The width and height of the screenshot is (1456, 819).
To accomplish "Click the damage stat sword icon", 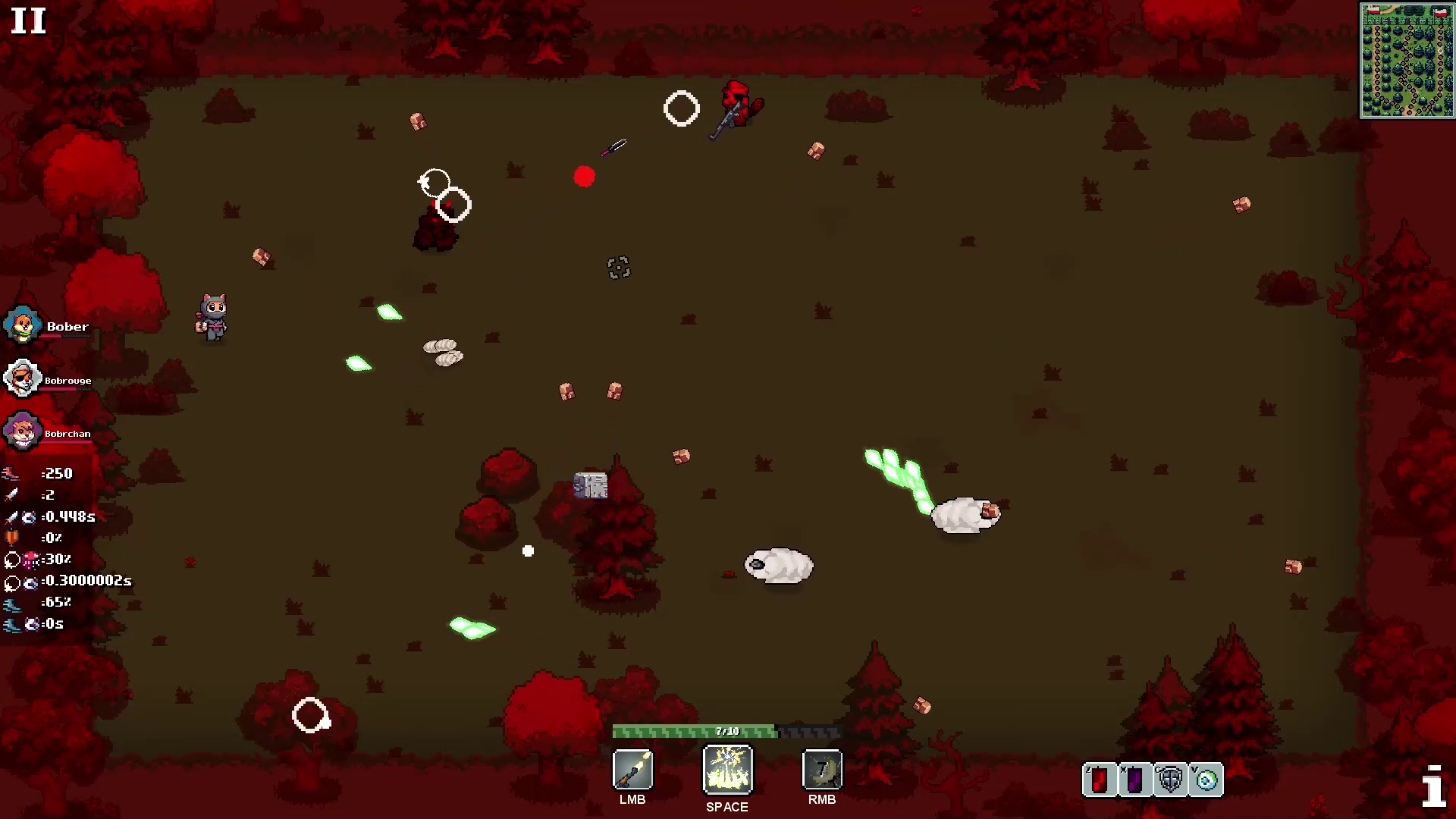I will tap(11, 494).
